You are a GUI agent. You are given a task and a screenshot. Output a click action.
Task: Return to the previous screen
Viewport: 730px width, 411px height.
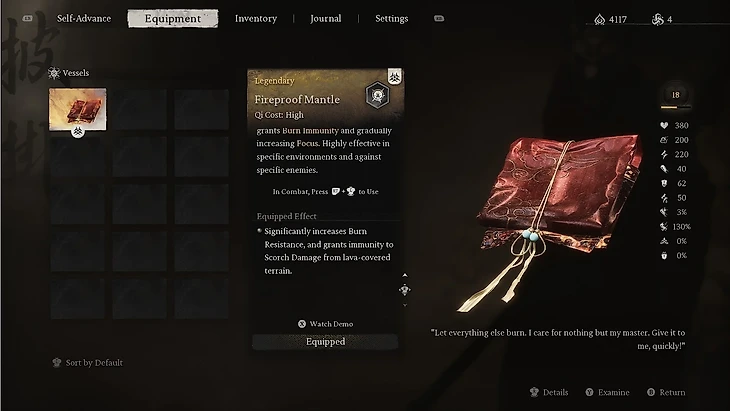(x=666, y=393)
